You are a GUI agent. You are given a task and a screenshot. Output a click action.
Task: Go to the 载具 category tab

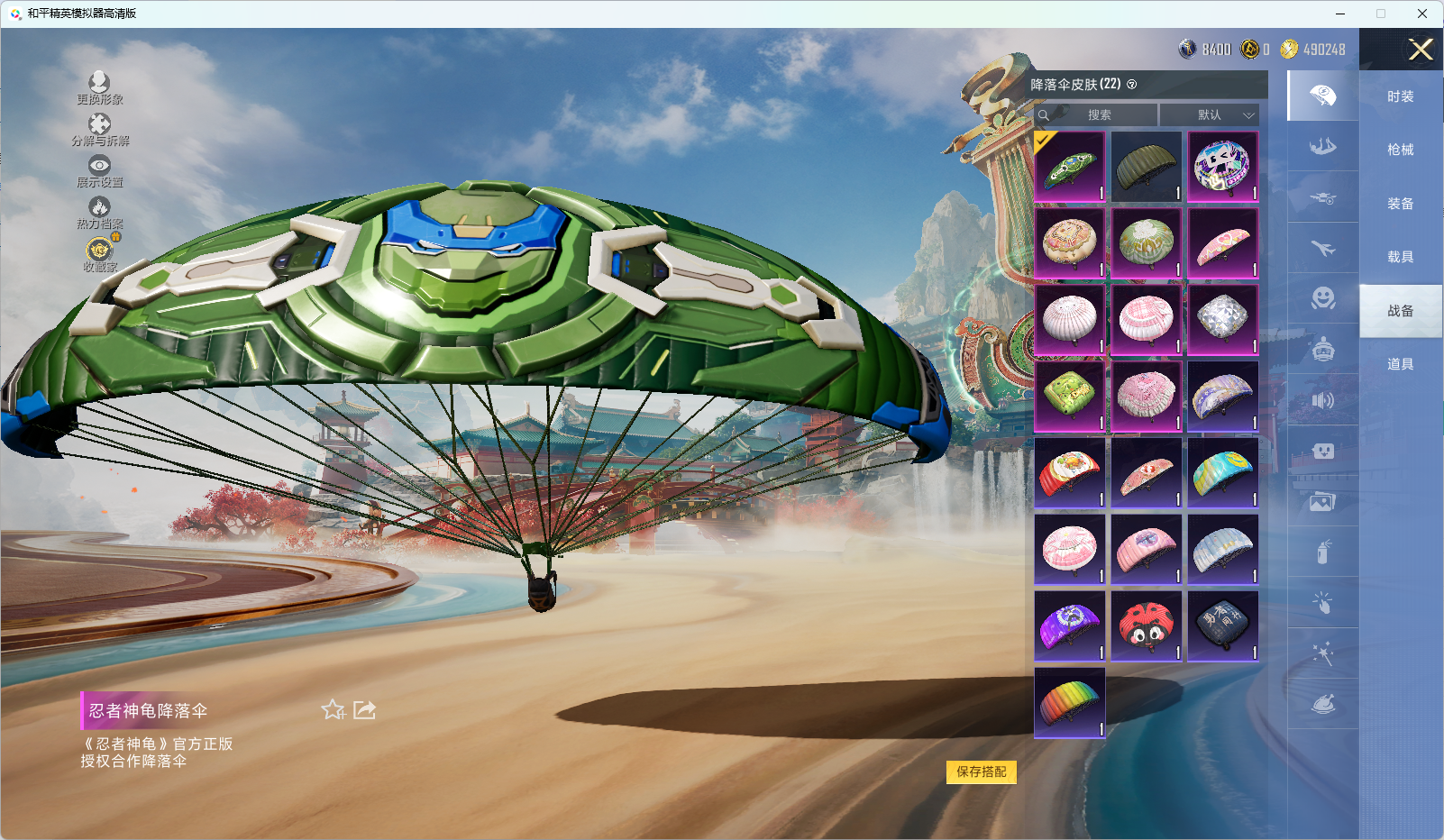click(x=1400, y=257)
